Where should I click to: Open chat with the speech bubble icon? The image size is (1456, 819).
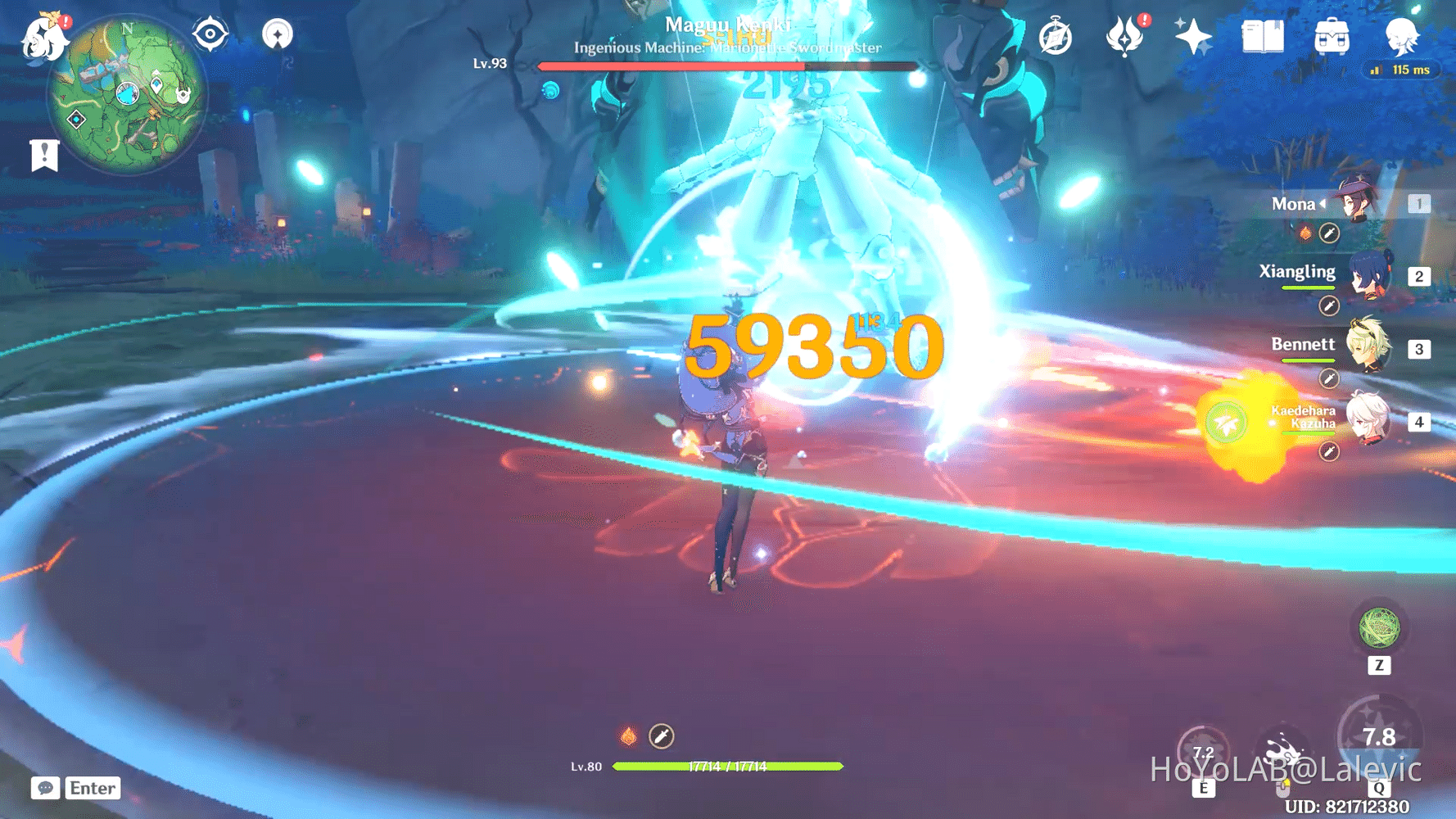pos(45,789)
